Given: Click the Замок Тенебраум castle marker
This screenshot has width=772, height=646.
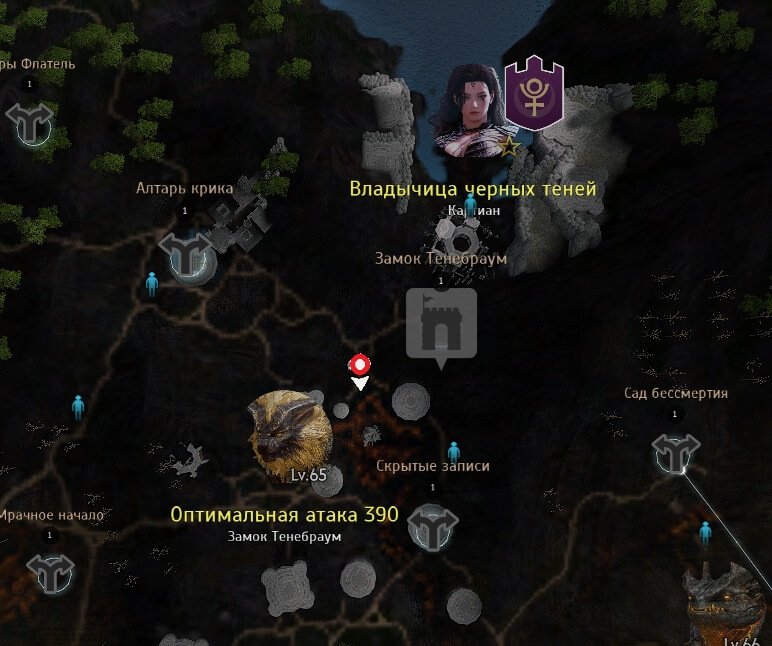Looking at the screenshot, I should (441, 323).
